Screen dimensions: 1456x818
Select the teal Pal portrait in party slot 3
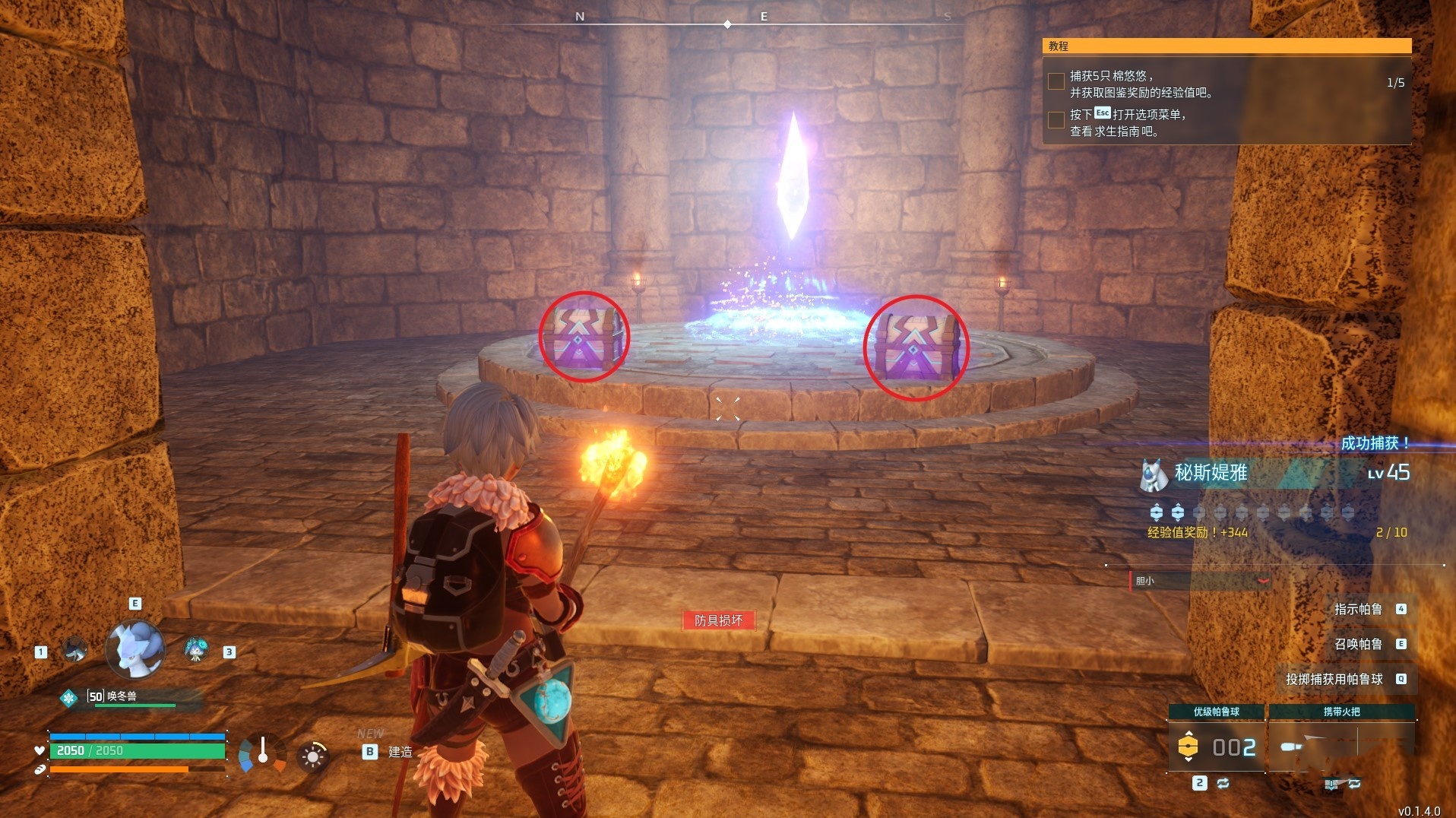pyautogui.click(x=196, y=650)
